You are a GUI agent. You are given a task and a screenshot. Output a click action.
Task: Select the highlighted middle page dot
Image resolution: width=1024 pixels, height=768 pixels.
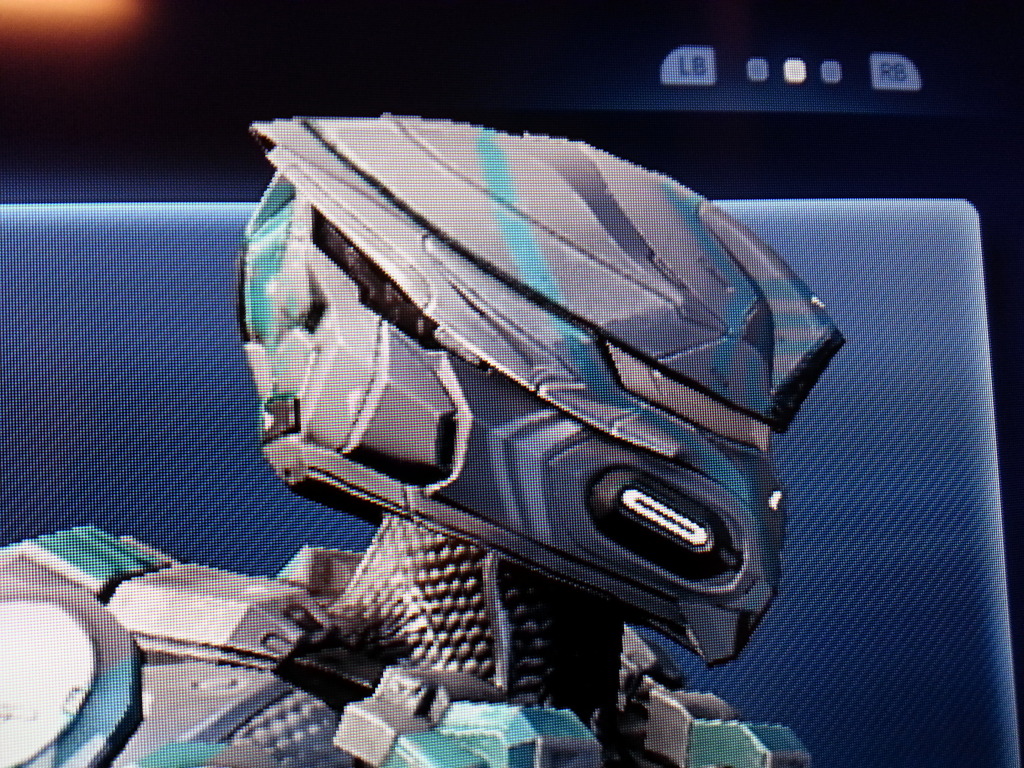click(x=794, y=70)
